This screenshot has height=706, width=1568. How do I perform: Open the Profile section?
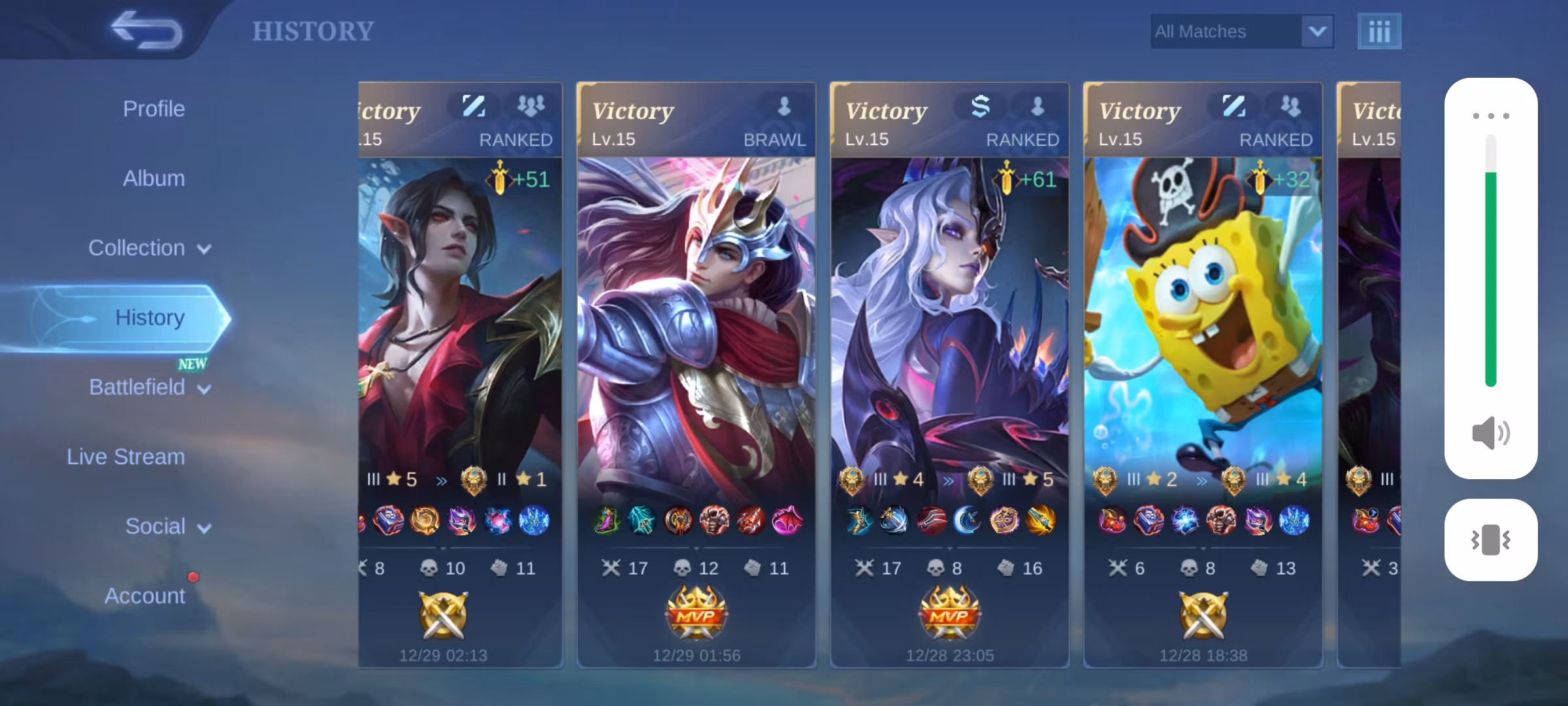154,109
